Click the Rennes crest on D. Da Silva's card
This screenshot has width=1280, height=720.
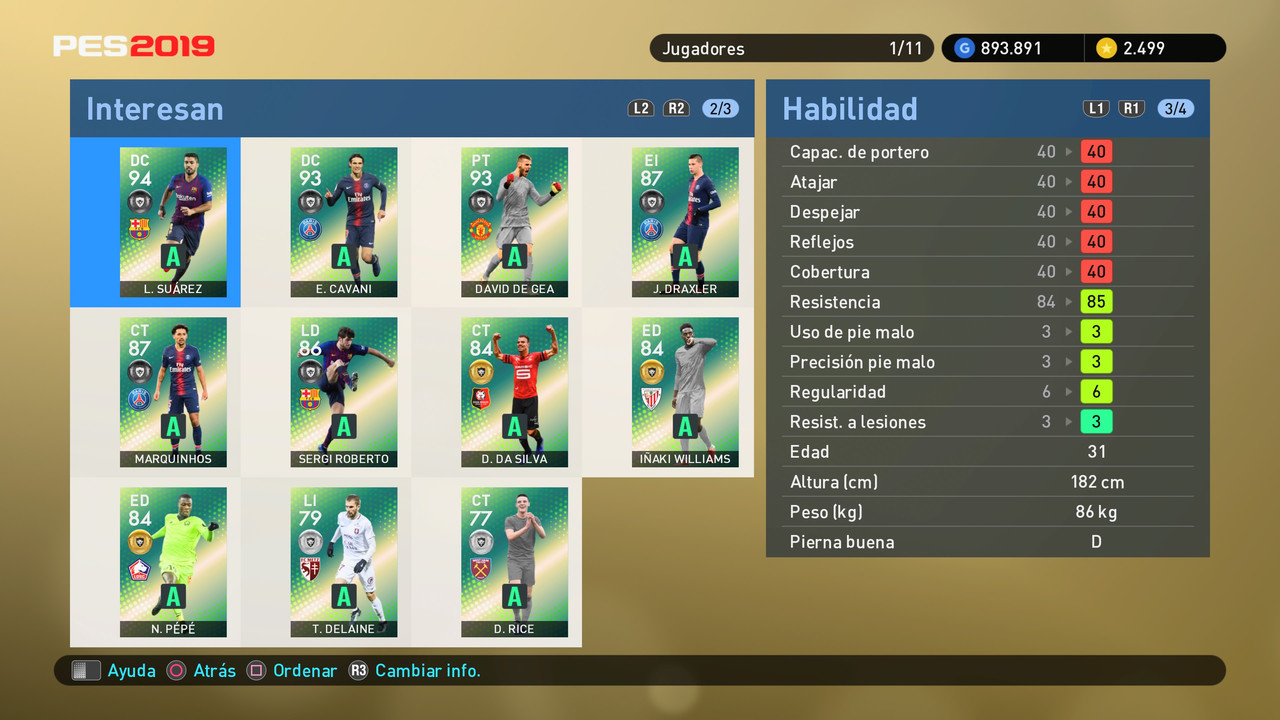pos(481,399)
